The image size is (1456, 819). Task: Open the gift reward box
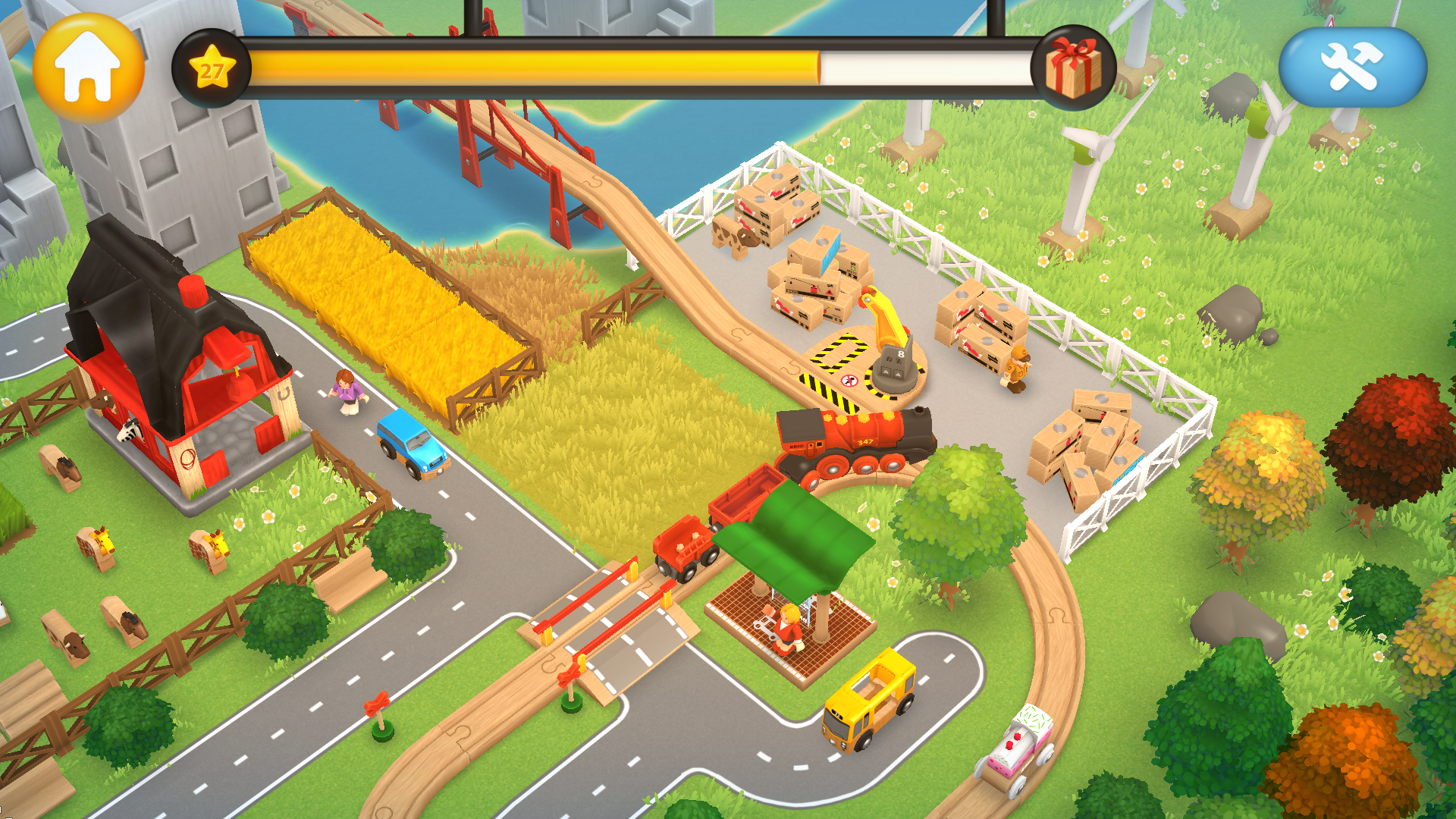pos(1072,67)
